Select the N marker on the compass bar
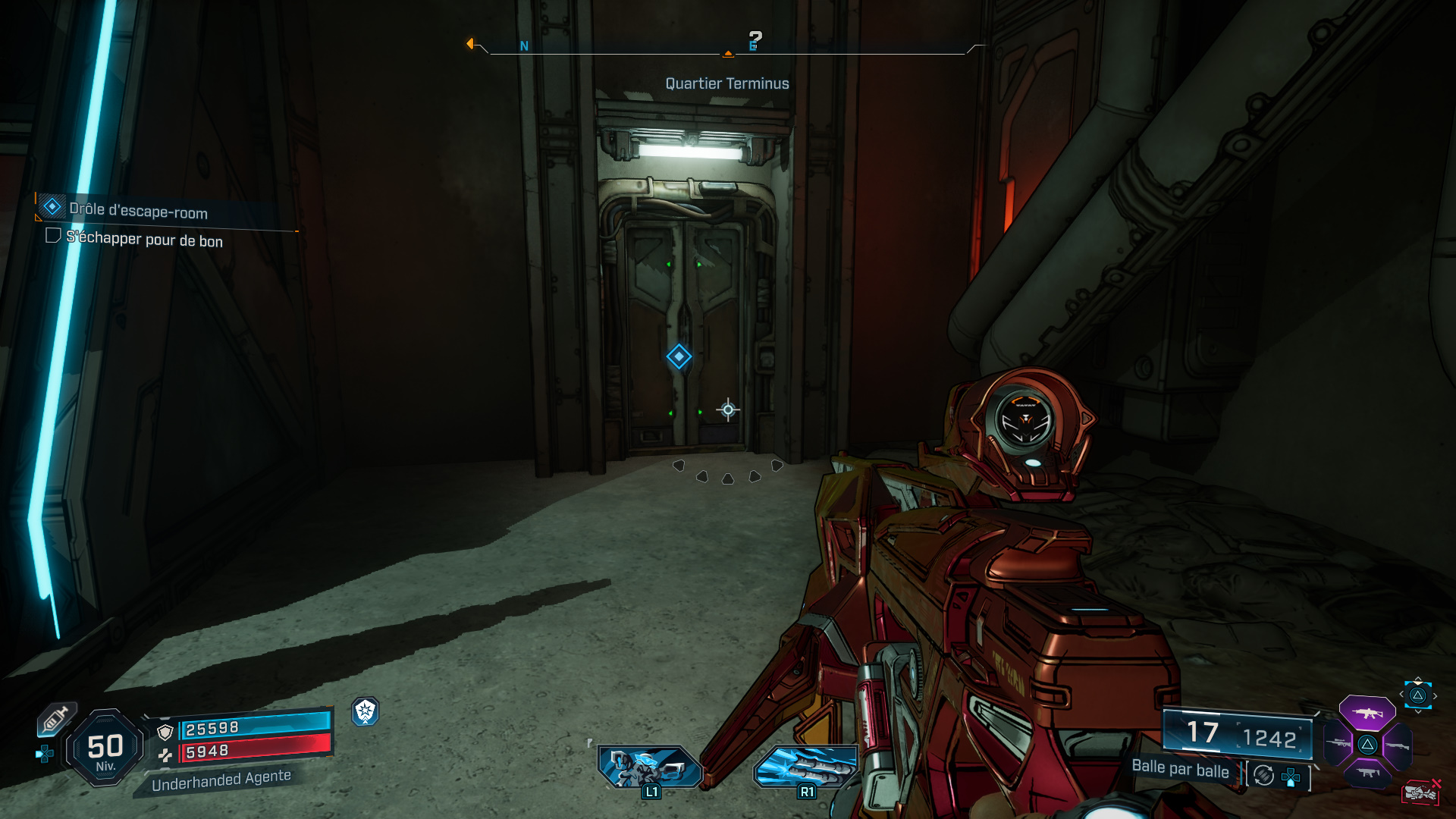Viewport: 1456px width, 819px height. 522,45
